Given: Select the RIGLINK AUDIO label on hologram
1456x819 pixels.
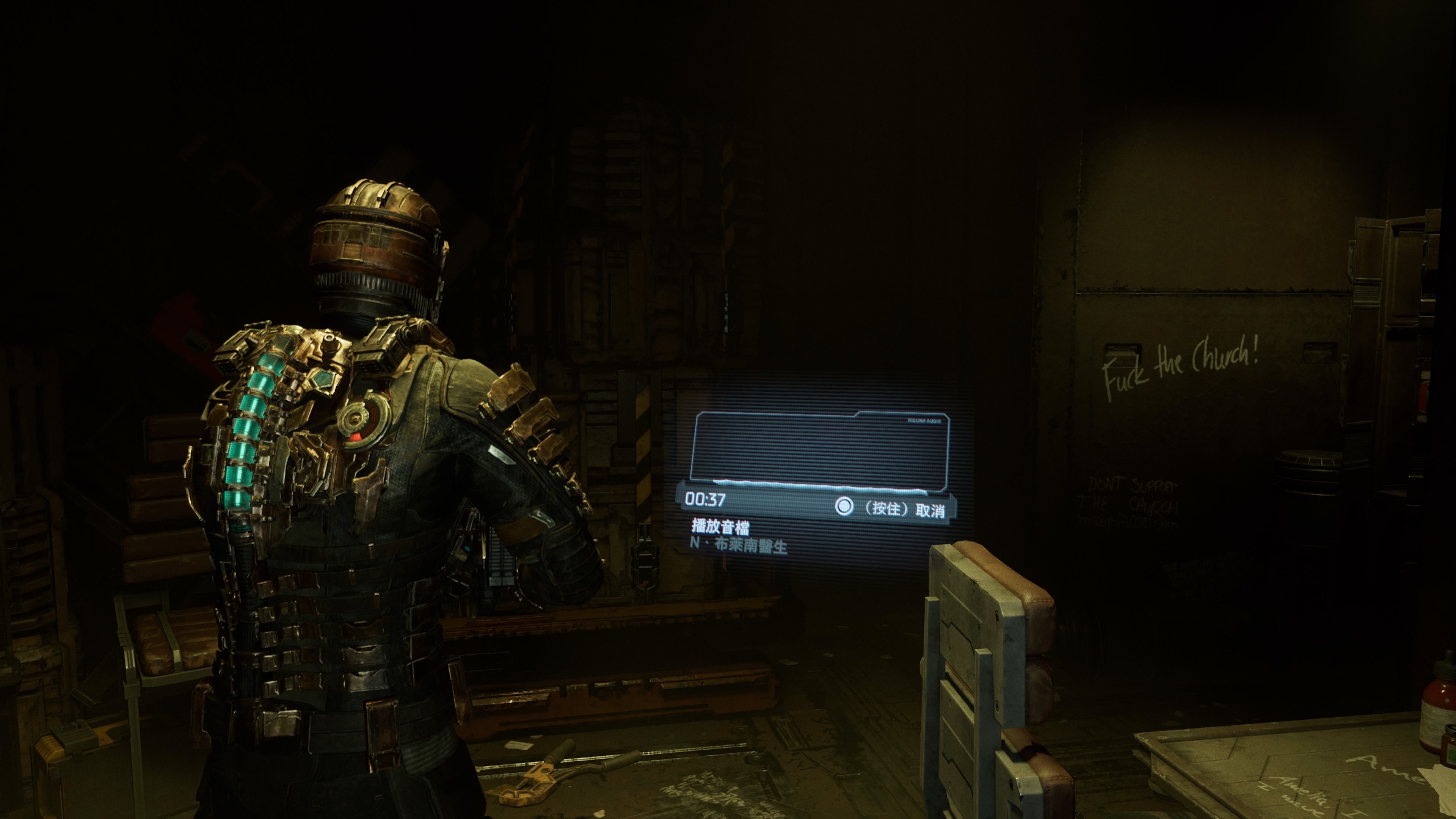Looking at the screenshot, I should click(x=925, y=421).
